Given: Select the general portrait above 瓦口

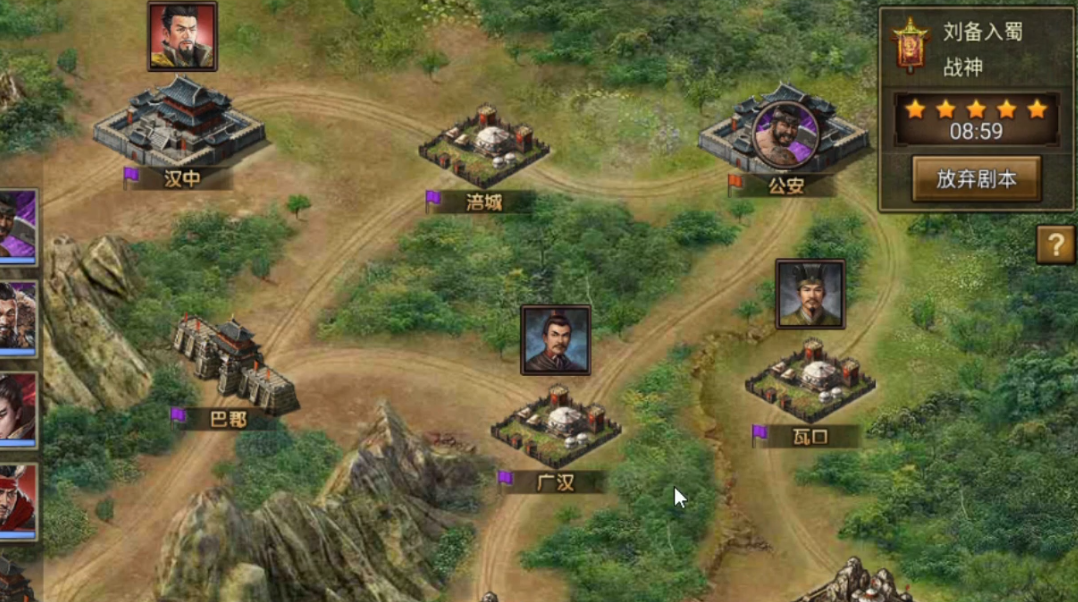Looking at the screenshot, I should [x=810, y=294].
